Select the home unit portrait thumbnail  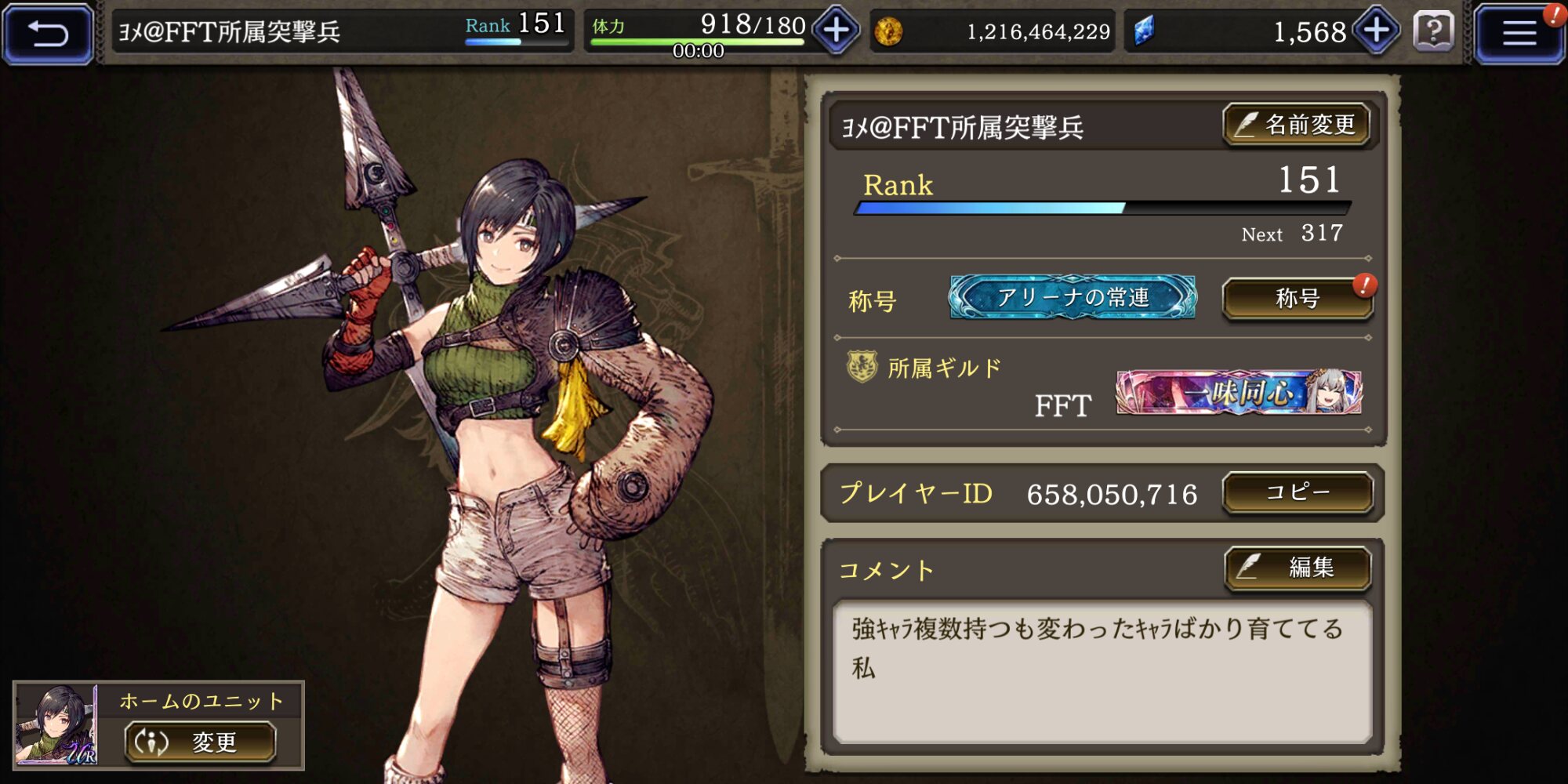(x=56, y=724)
